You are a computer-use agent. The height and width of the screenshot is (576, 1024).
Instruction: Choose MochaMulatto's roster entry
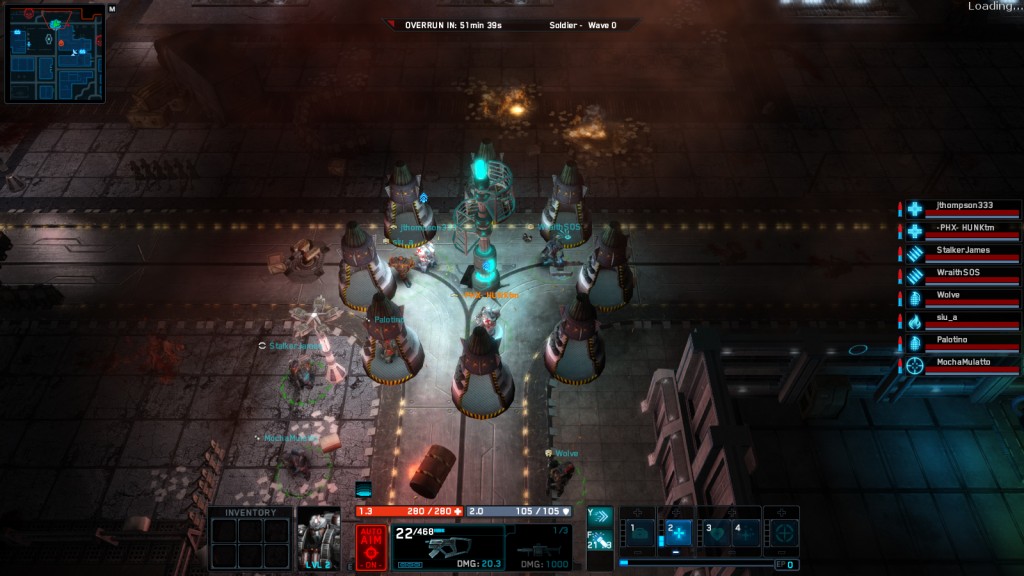point(963,365)
